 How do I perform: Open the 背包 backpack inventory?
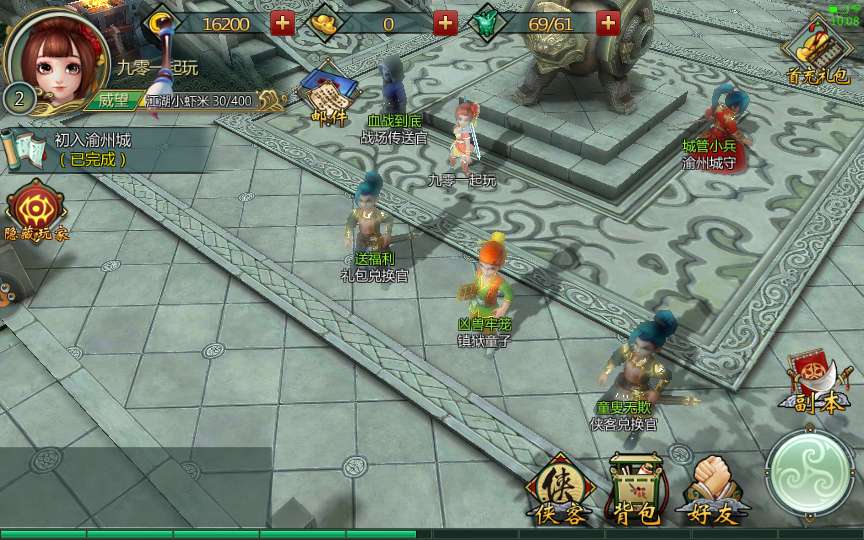(x=635, y=491)
